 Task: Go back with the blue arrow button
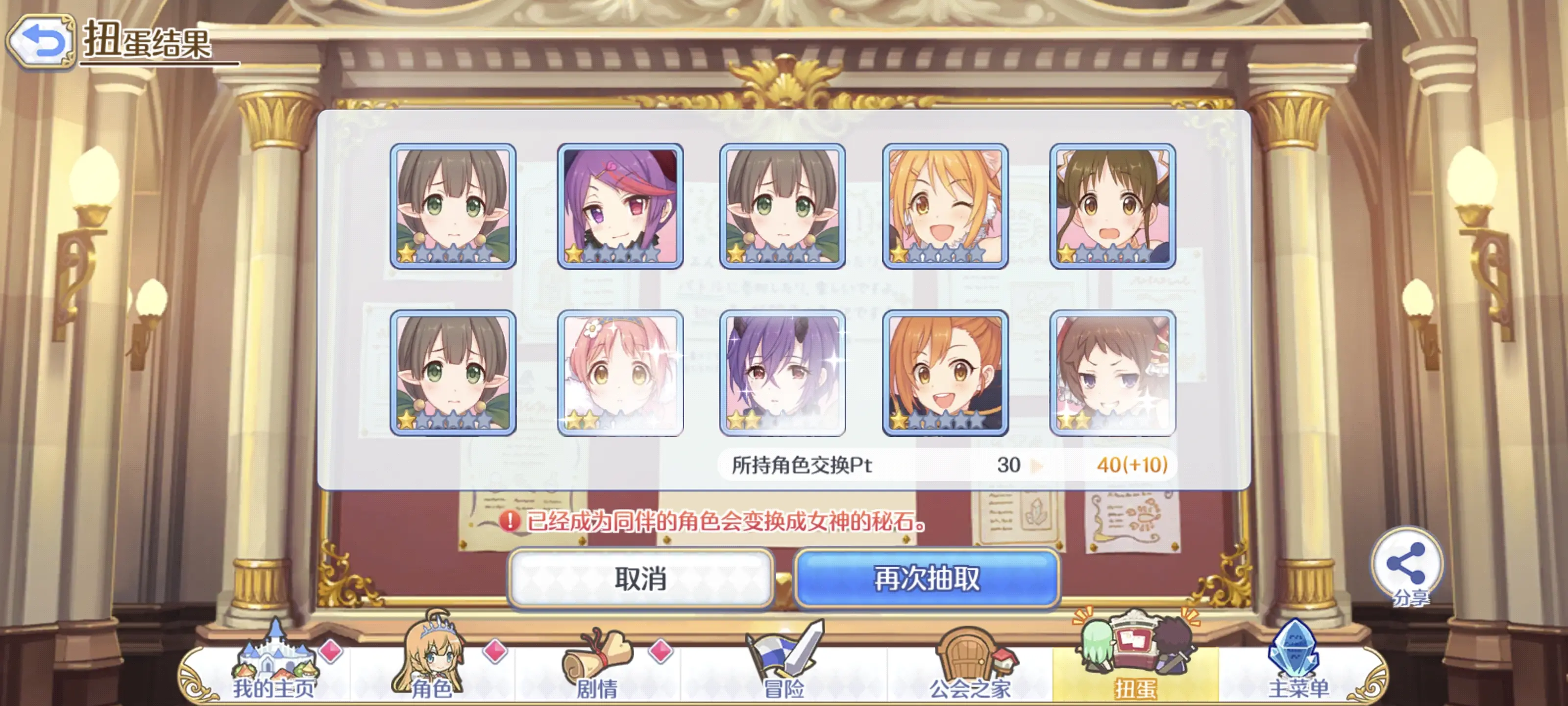(x=40, y=41)
